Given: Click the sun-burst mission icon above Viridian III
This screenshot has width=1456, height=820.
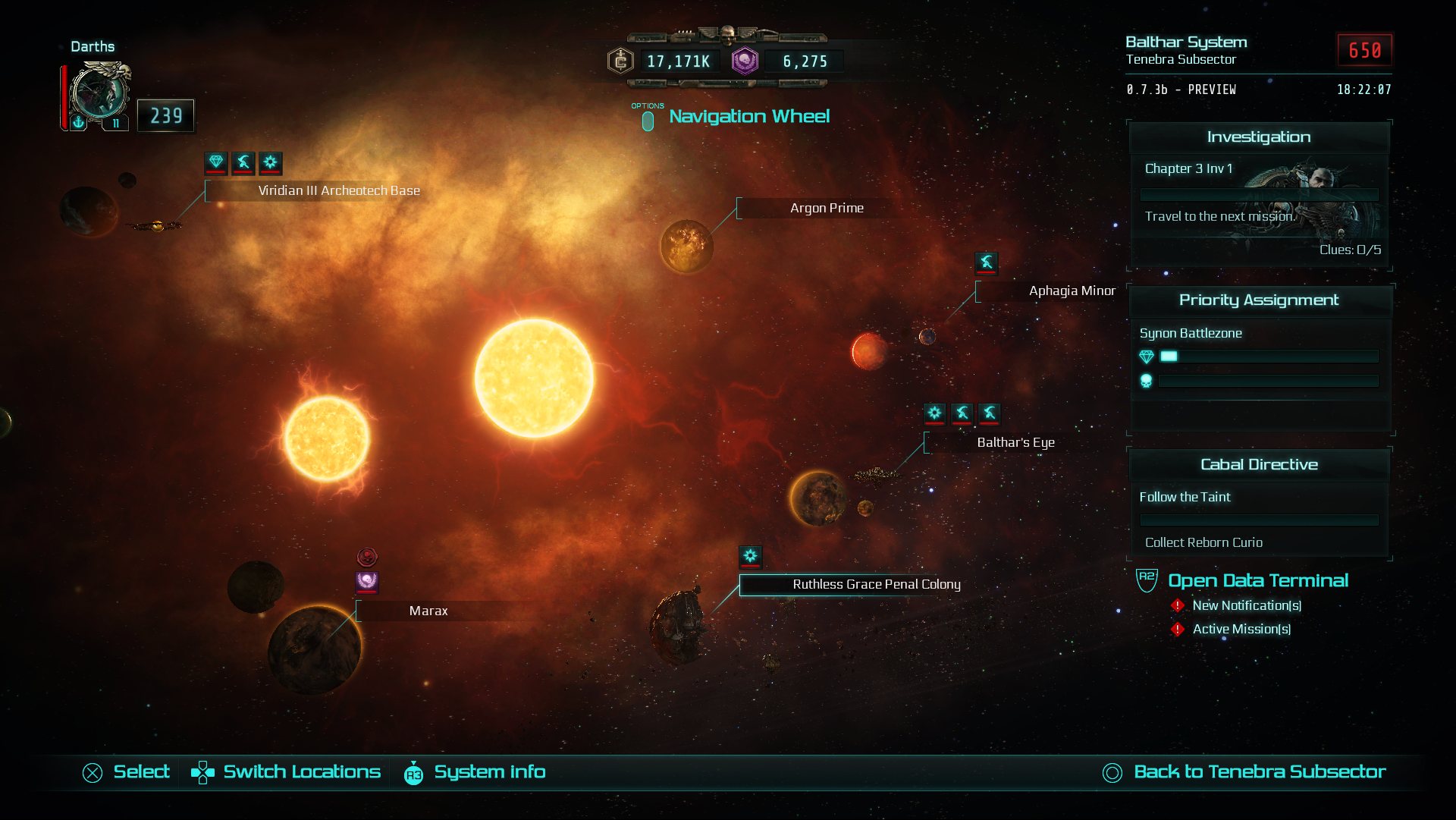Looking at the screenshot, I should click(270, 163).
